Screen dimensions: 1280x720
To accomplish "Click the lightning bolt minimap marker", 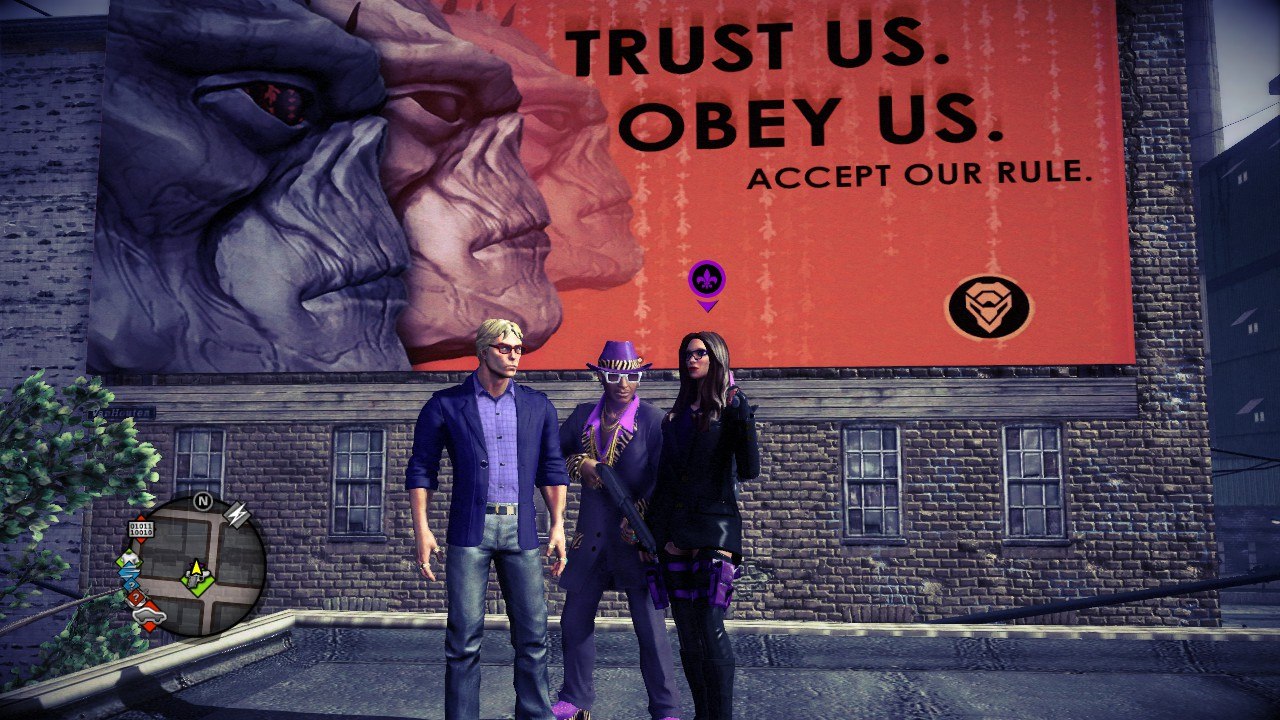I will [237, 515].
